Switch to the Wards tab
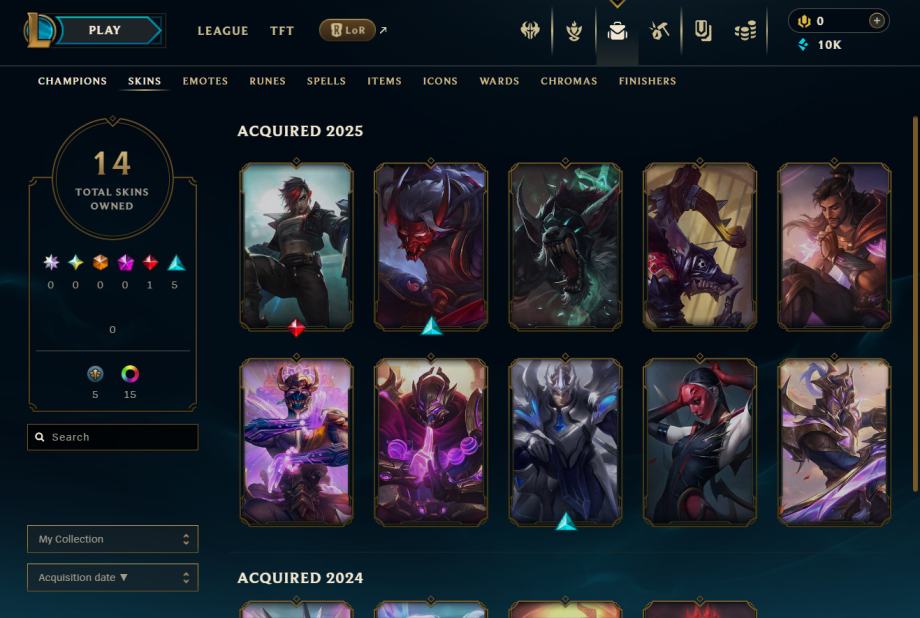This screenshot has width=920, height=618. click(499, 81)
